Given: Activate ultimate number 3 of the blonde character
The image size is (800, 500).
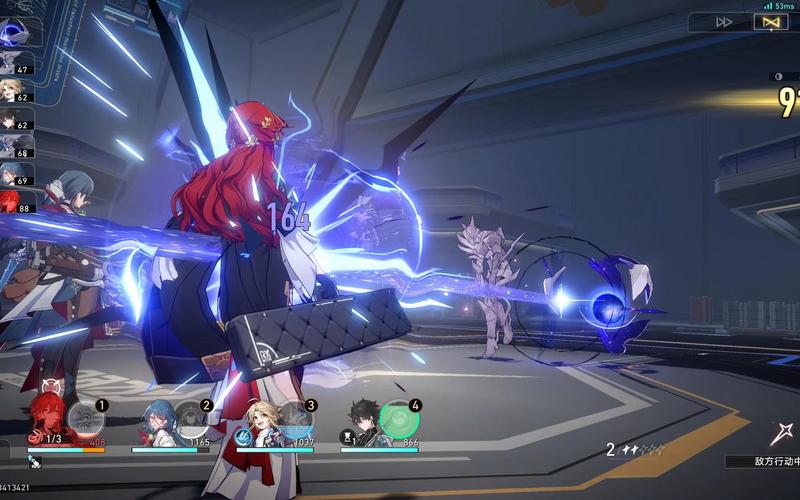Looking at the screenshot, I should click(296, 418).
